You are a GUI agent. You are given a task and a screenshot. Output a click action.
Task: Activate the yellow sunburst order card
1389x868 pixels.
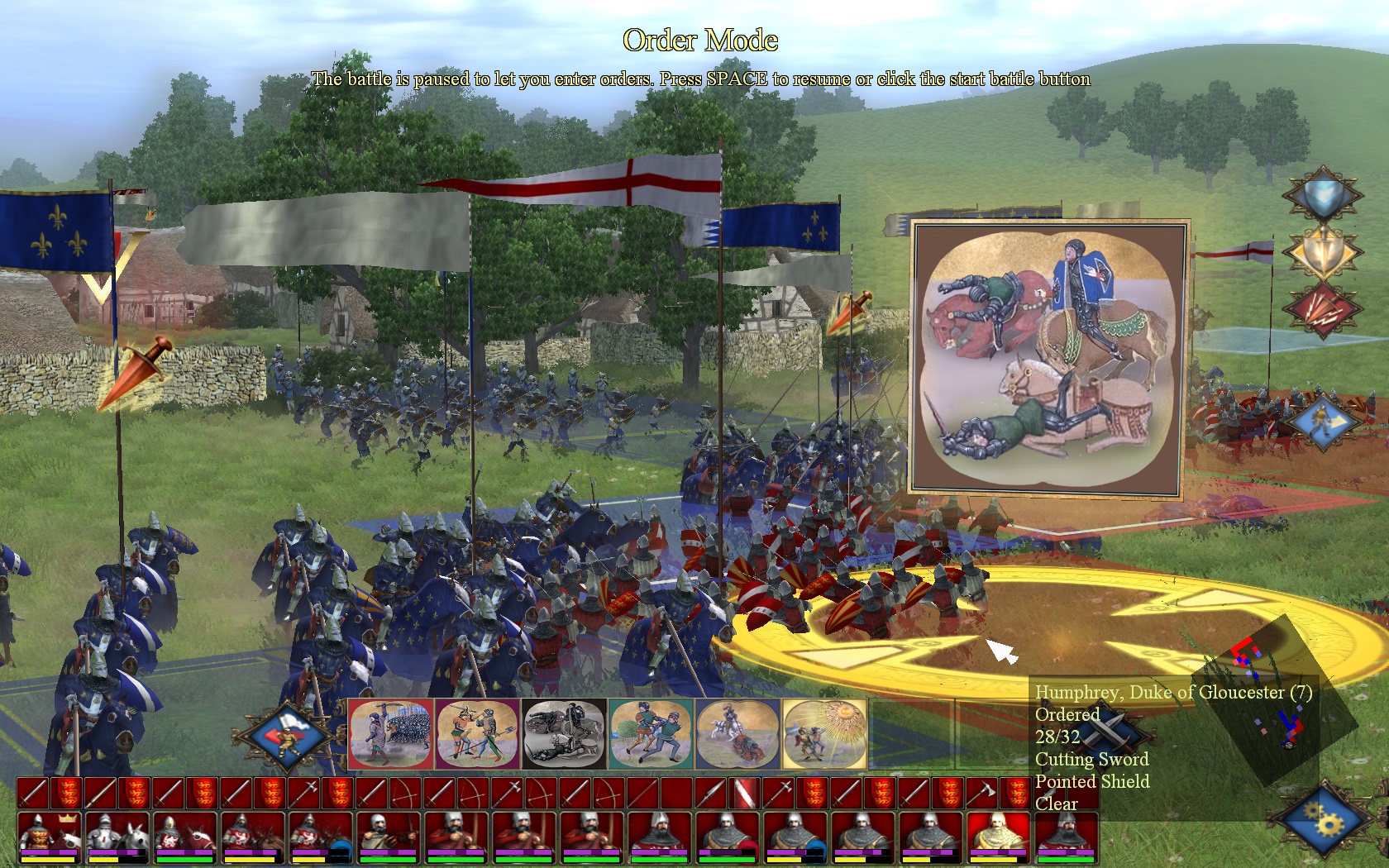[x=824, y=733]
